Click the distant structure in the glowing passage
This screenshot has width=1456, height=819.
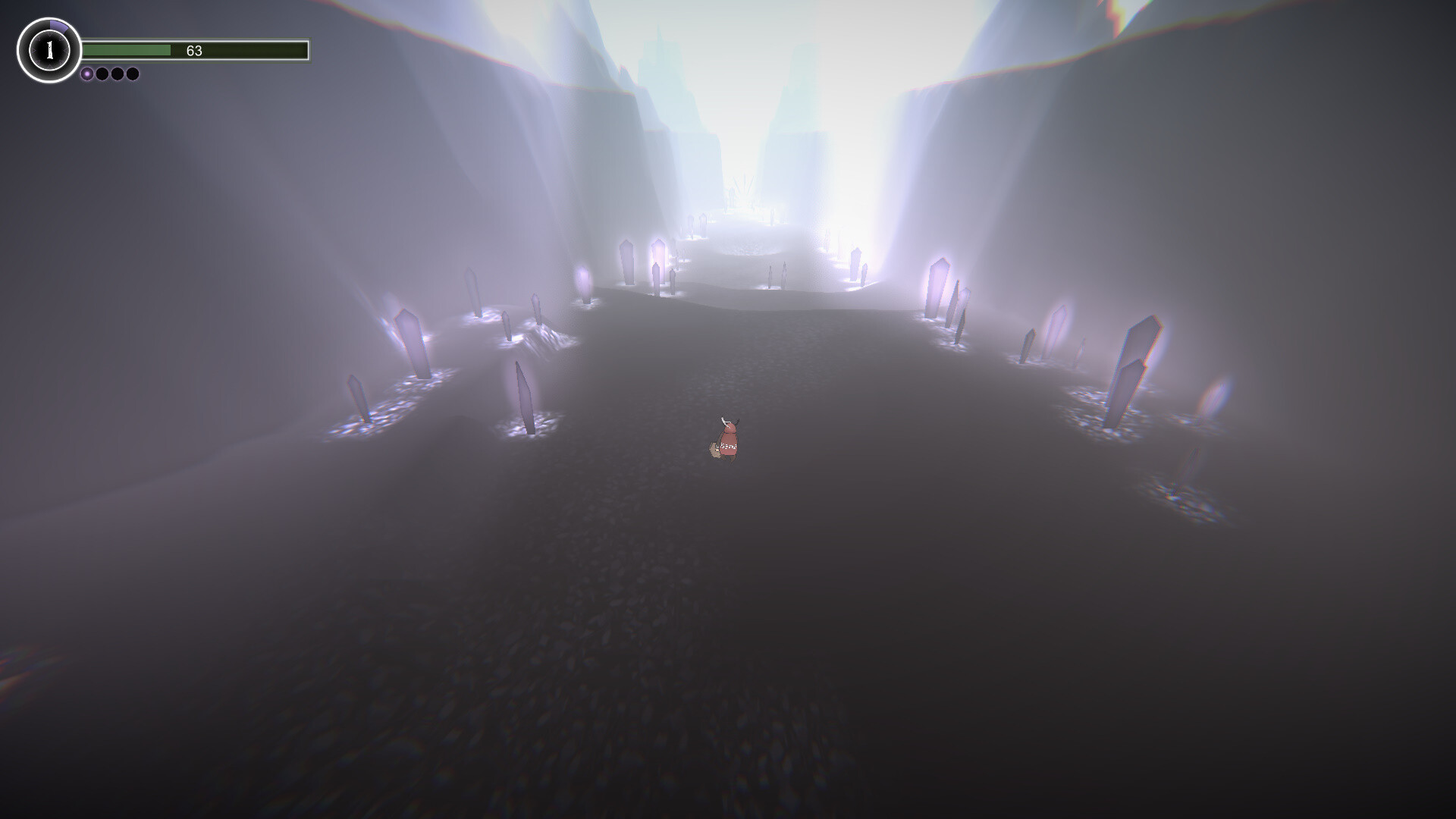coord(745,190)
